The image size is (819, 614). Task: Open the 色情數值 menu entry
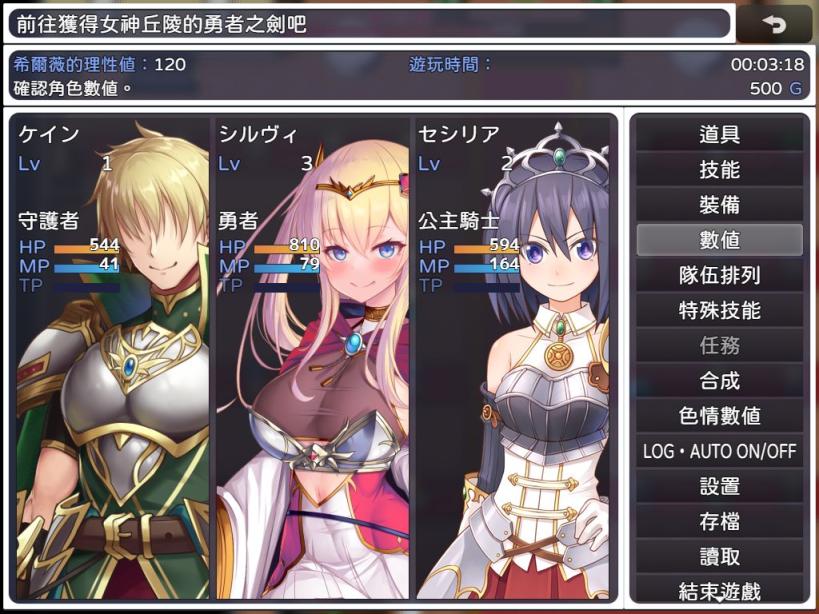pyautogui.click(x=719, y=415)
